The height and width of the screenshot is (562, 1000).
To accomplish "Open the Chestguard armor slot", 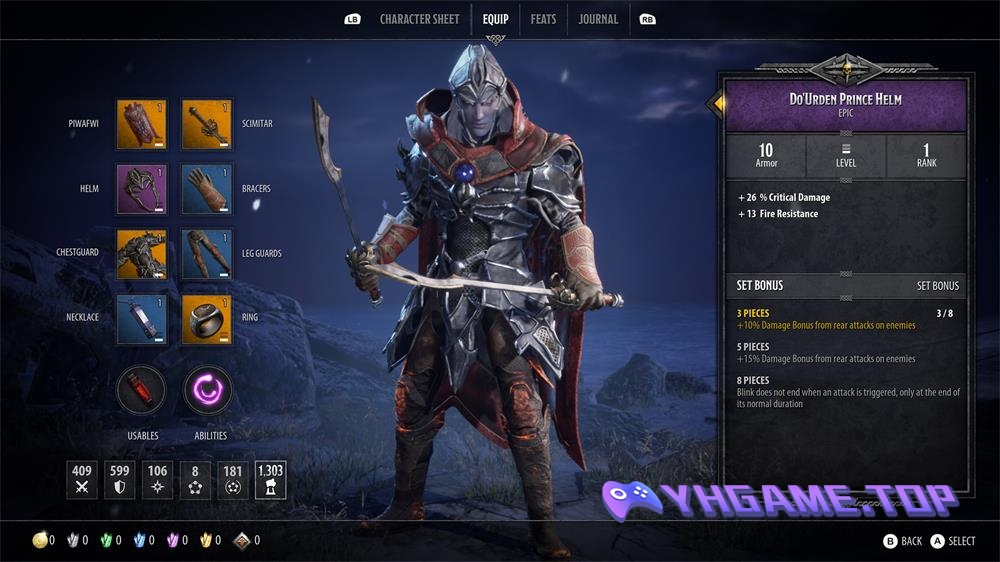I will pos(142,253).
